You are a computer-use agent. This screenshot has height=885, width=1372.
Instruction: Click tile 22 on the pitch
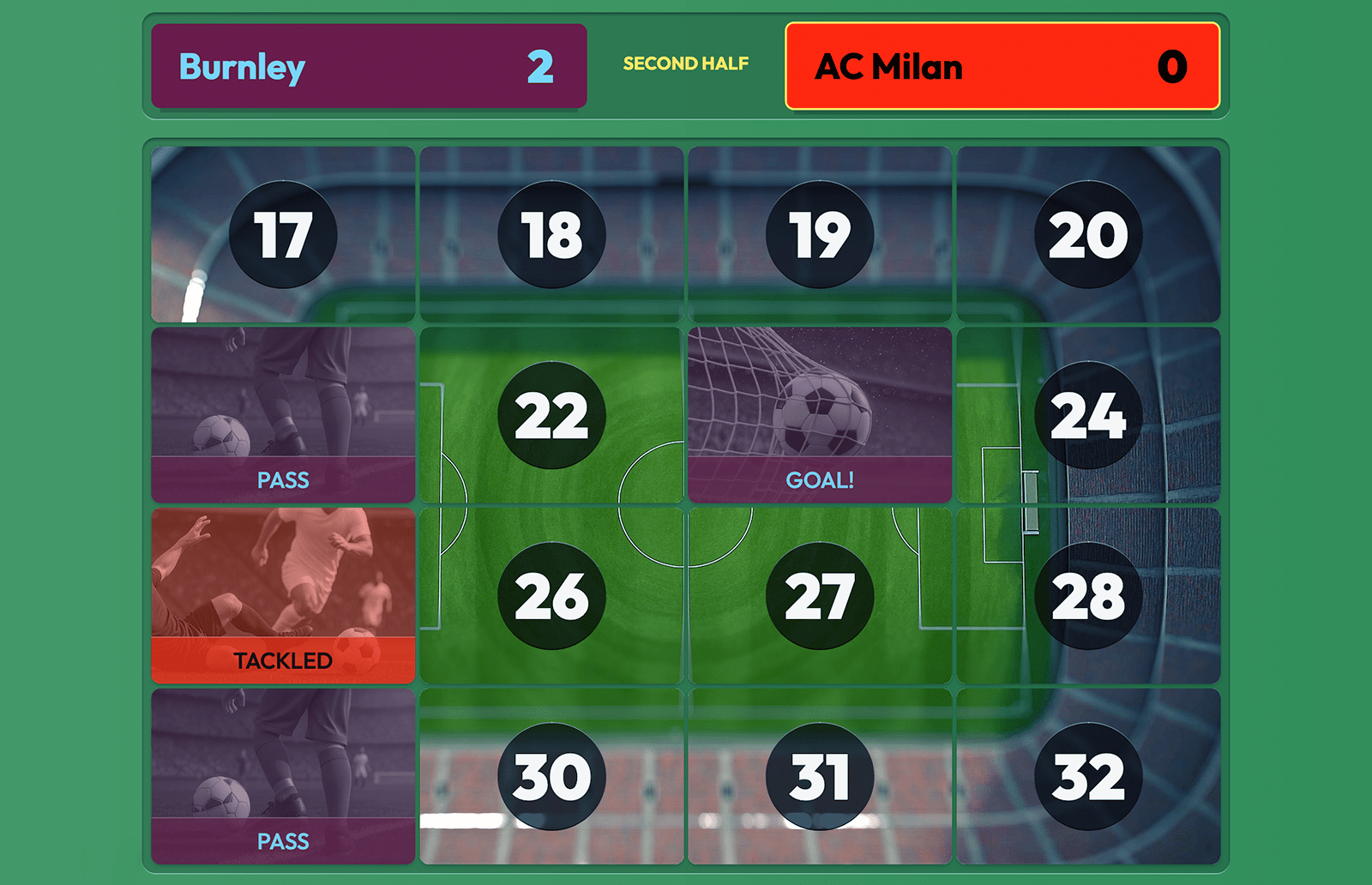pos(551,415)
